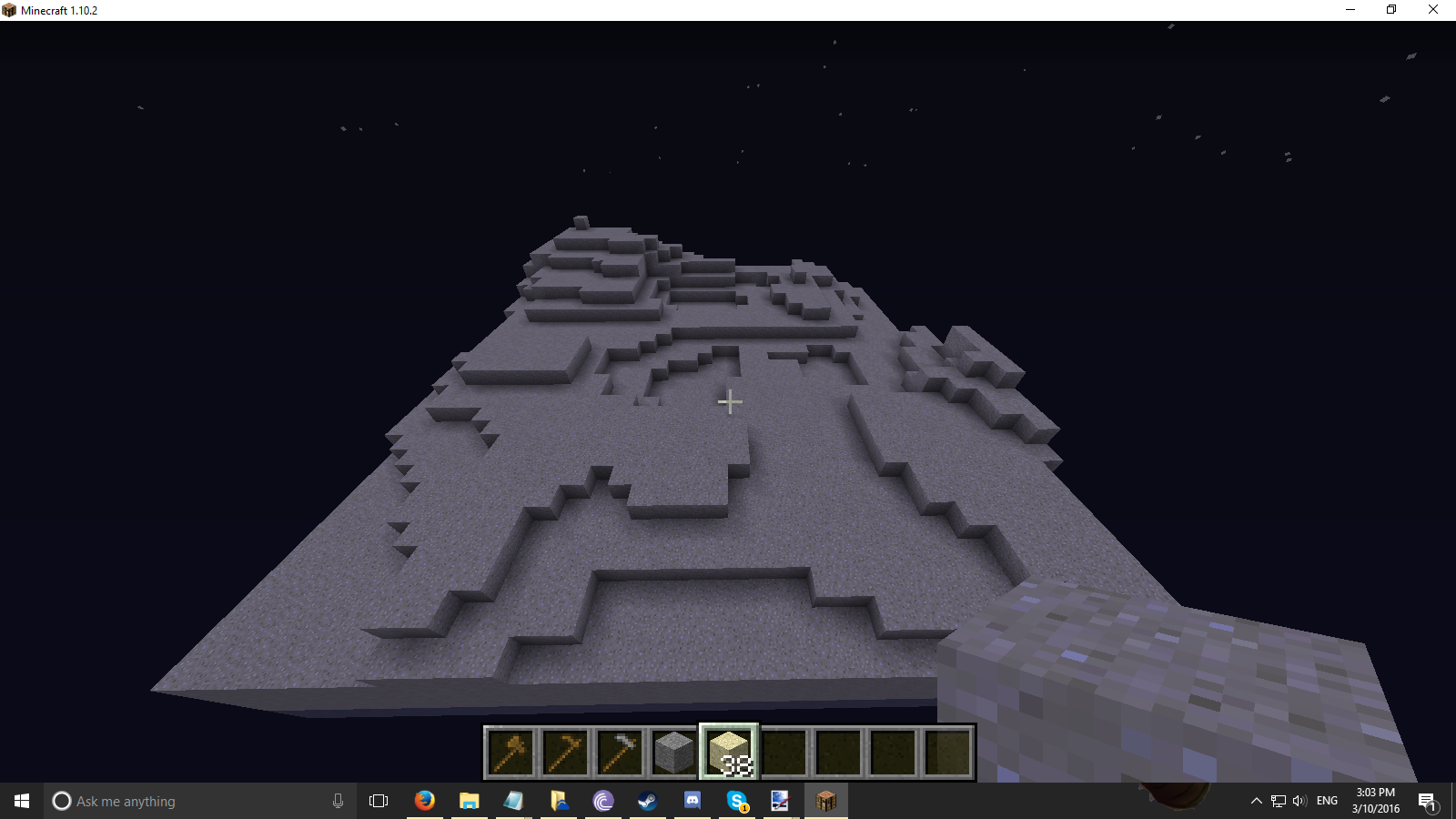Viewport: 1456px width, 819px height.
Task: Expand the hidden system tray icons
Action: (1256, 801)
